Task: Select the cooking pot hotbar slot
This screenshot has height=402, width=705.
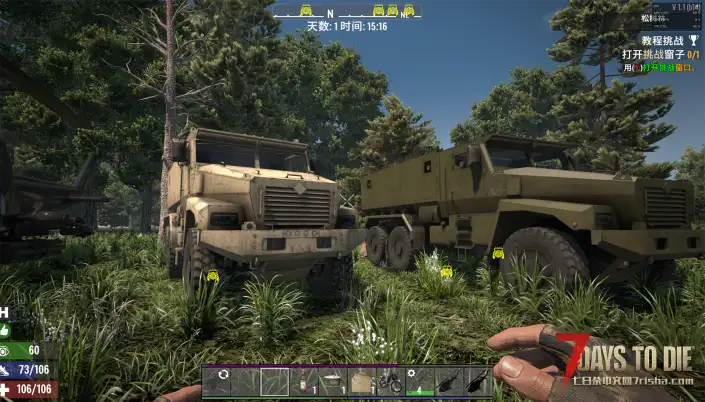Action: click(x=332, y=381)
